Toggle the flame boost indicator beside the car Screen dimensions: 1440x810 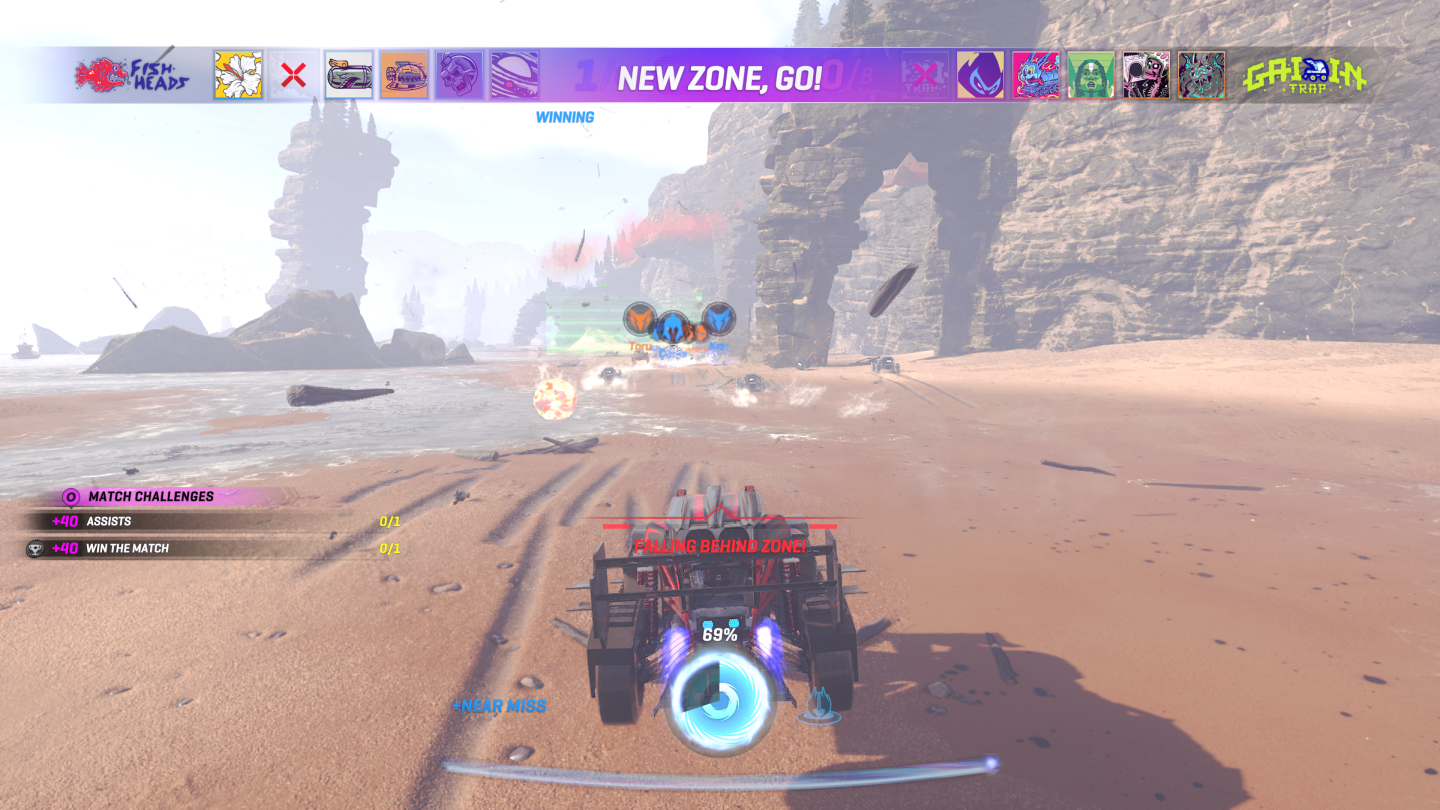coord(822,707)
